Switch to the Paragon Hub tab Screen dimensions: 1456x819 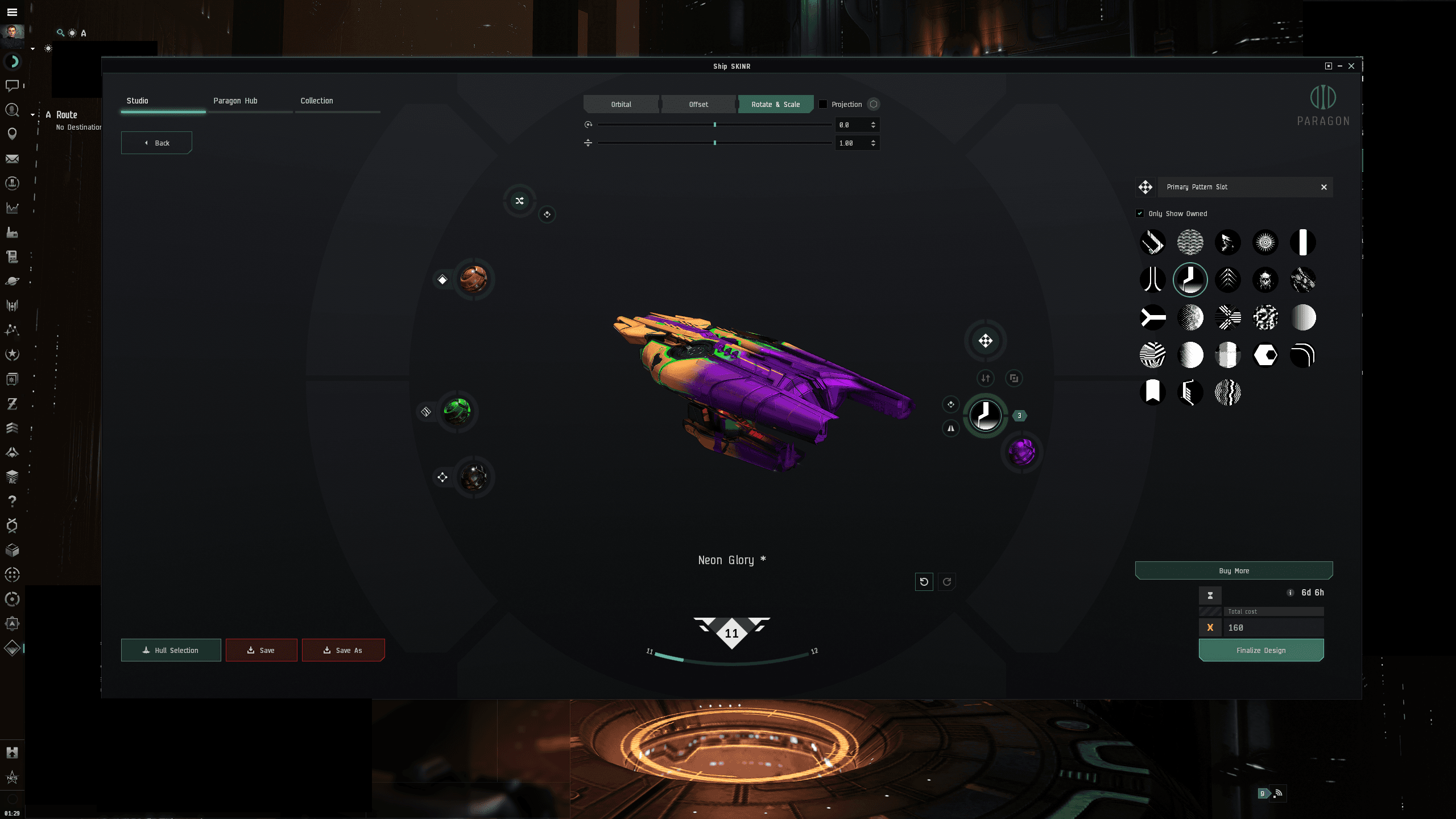tap(235, 101)
